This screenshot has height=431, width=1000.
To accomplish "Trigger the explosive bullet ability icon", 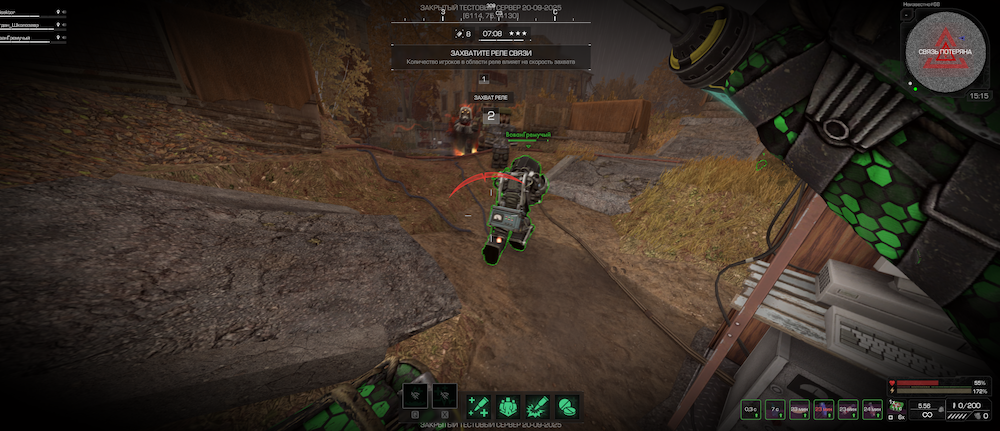I will pos(536,403).
